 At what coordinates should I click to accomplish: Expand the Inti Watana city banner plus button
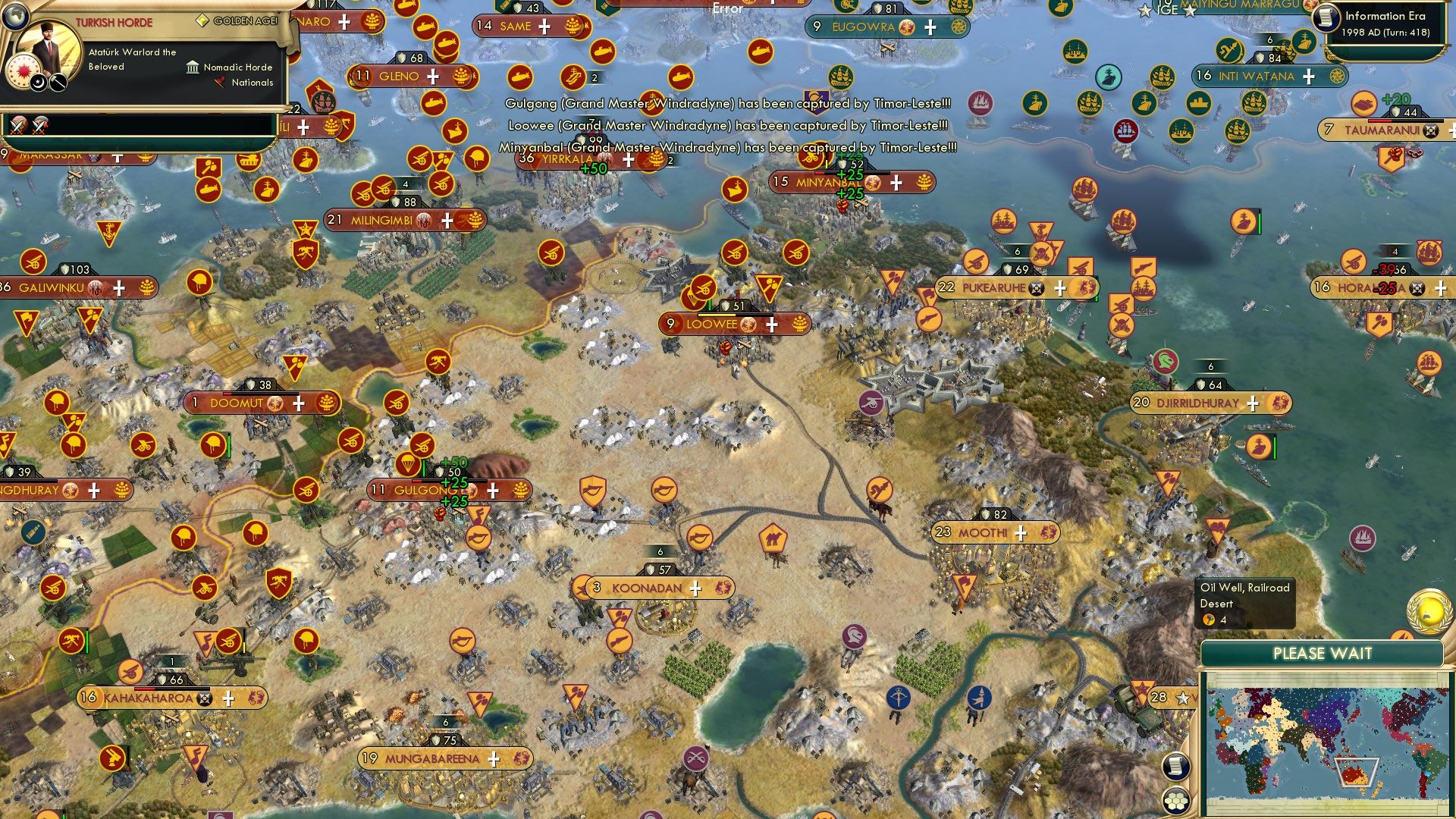(x=1307, y=77)
